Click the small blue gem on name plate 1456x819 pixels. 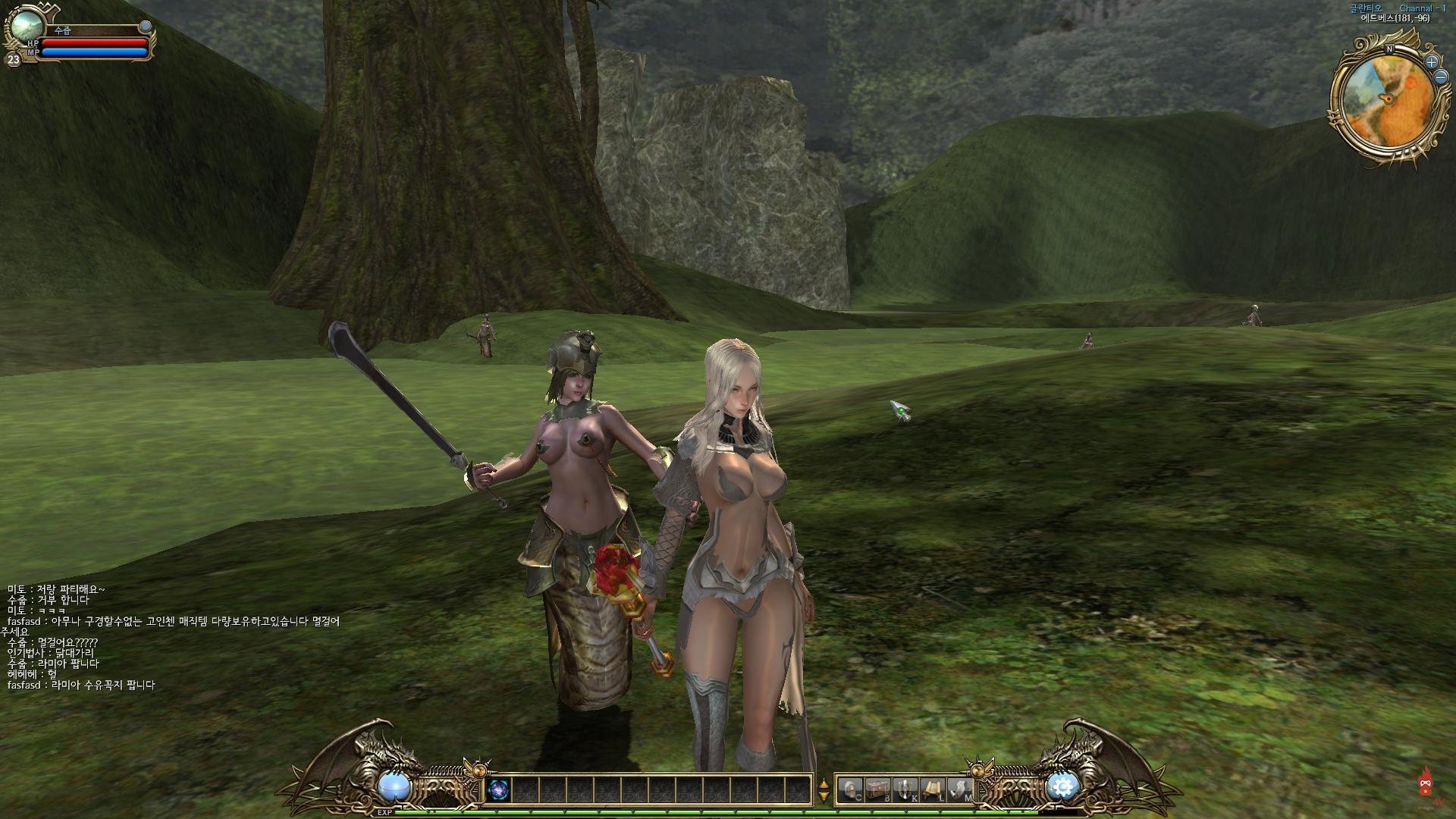[x=146, y=27]
